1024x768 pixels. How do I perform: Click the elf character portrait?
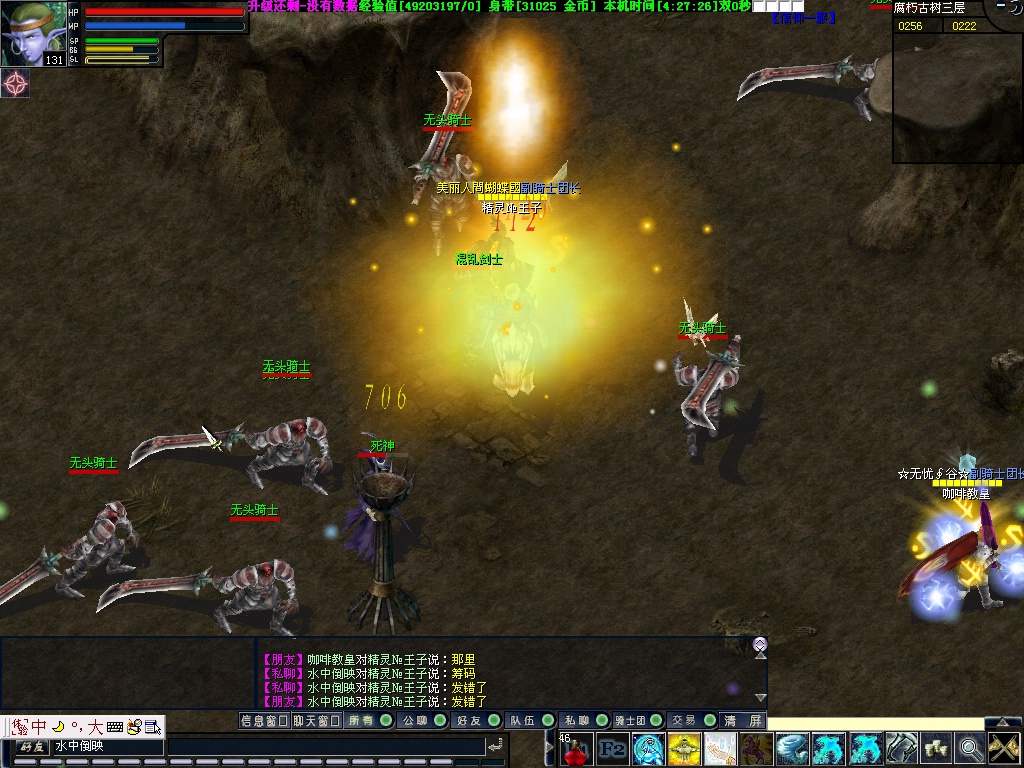(34, 34)
